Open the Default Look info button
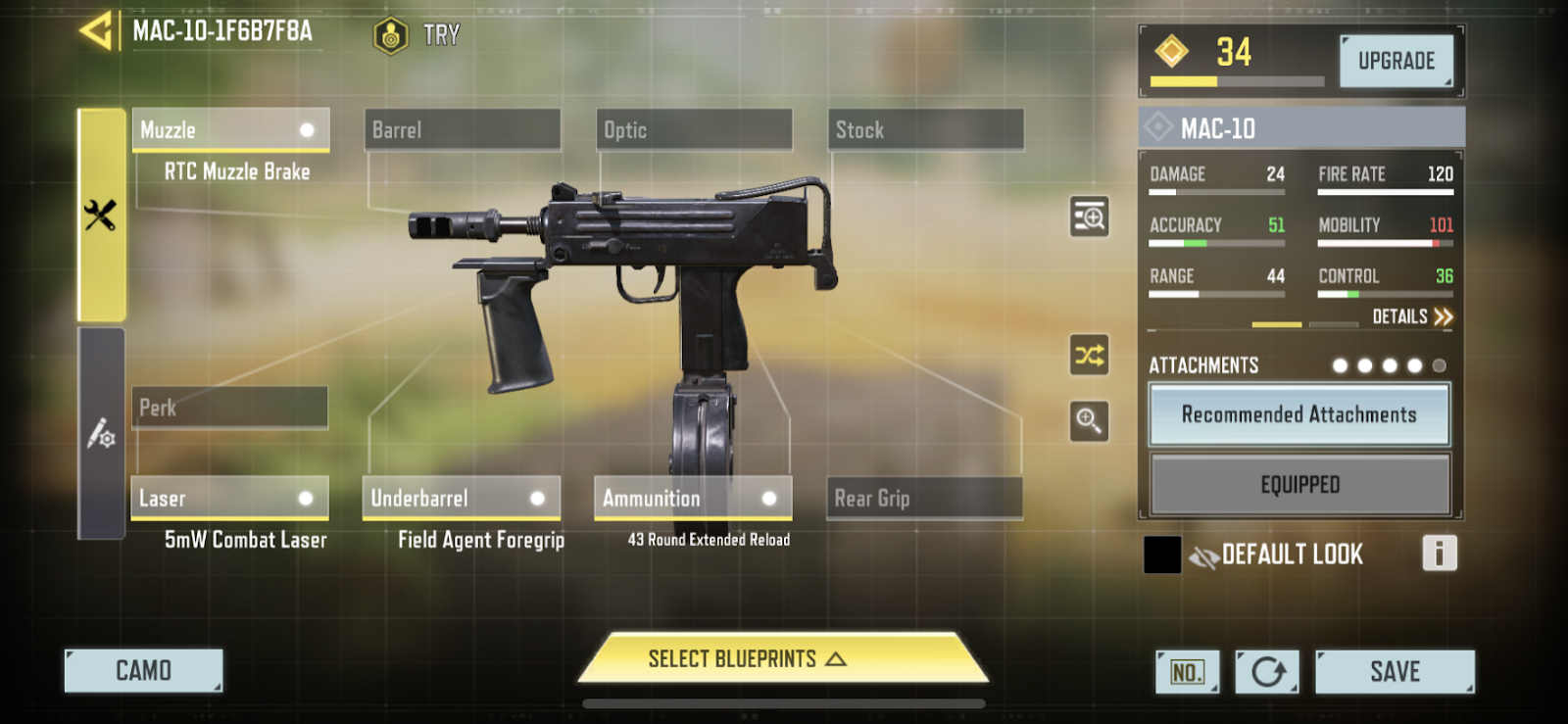The image size is (1568, 724). tap(1439, 554)
